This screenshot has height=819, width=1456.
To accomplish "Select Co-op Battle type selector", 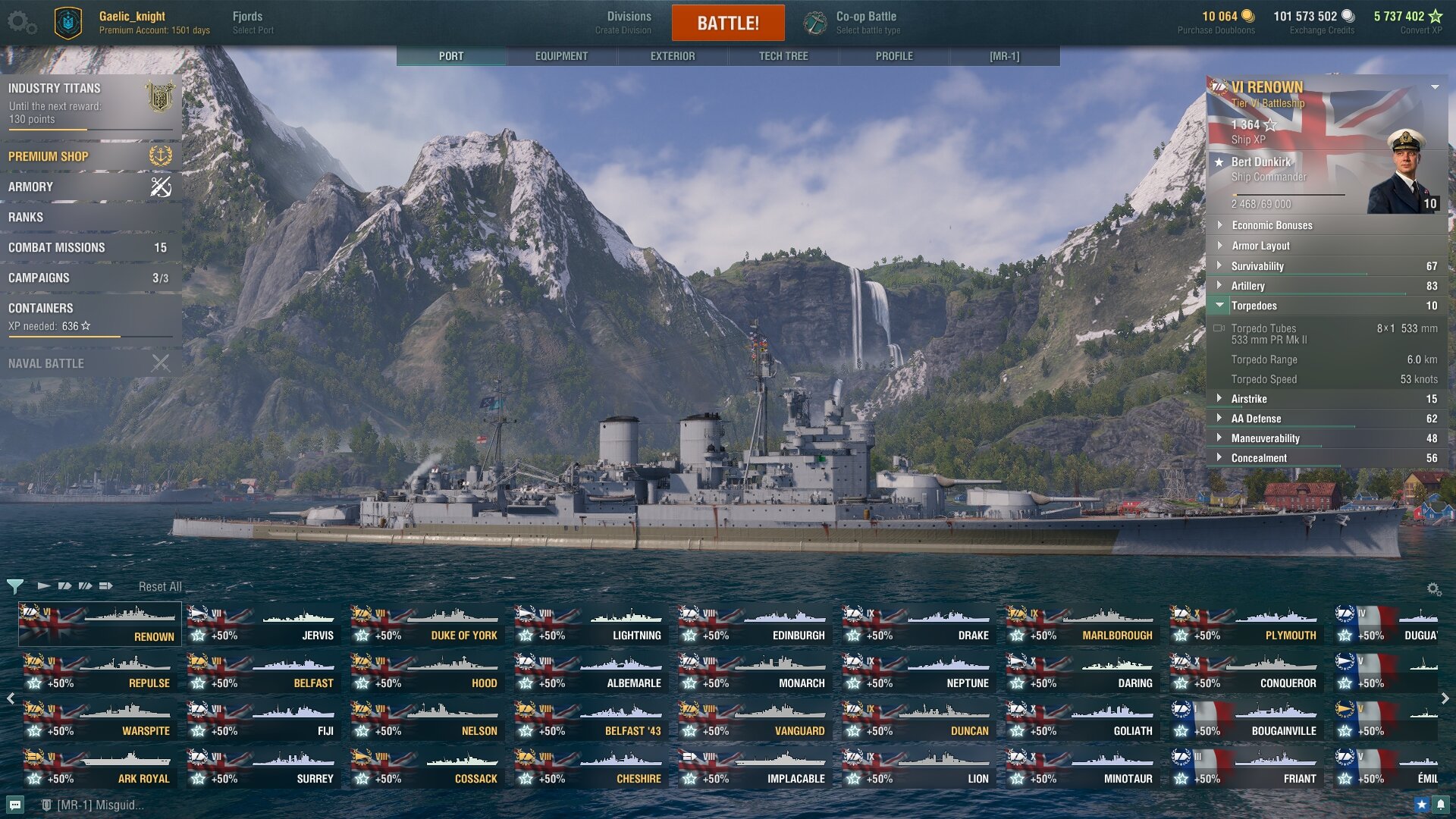I will tap(867, 22).
